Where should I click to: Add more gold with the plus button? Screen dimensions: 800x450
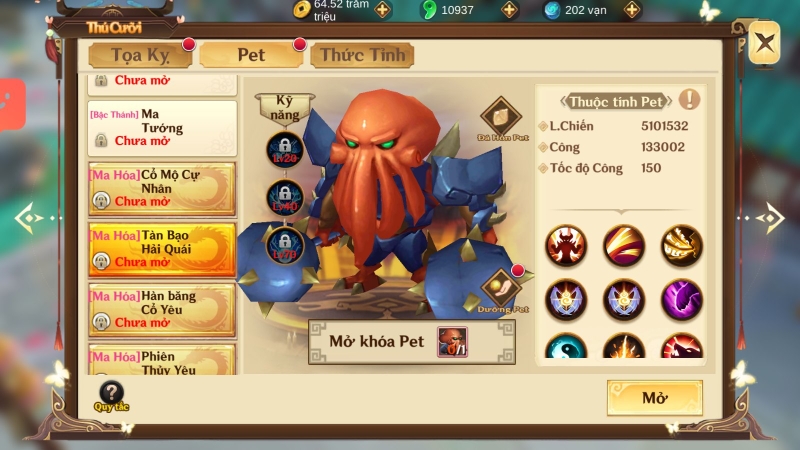383,10
